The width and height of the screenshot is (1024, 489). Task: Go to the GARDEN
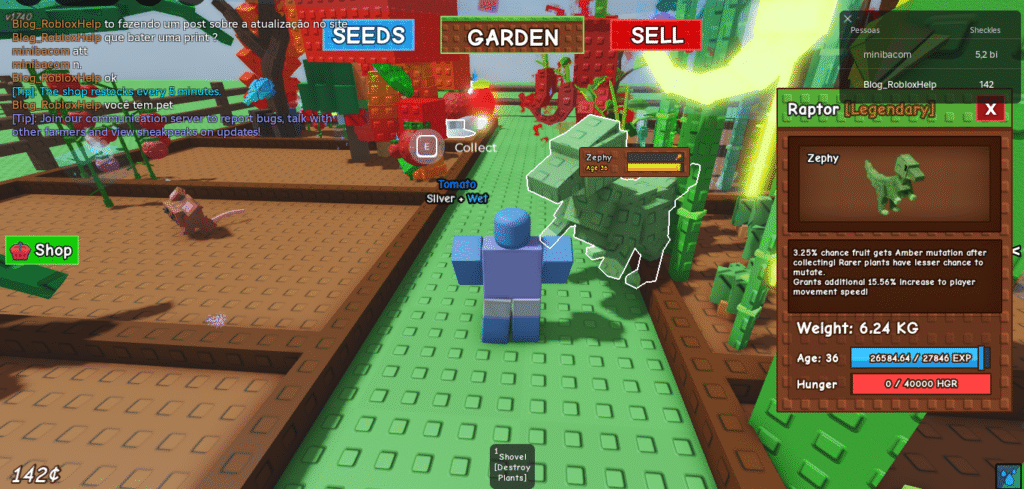512,37
